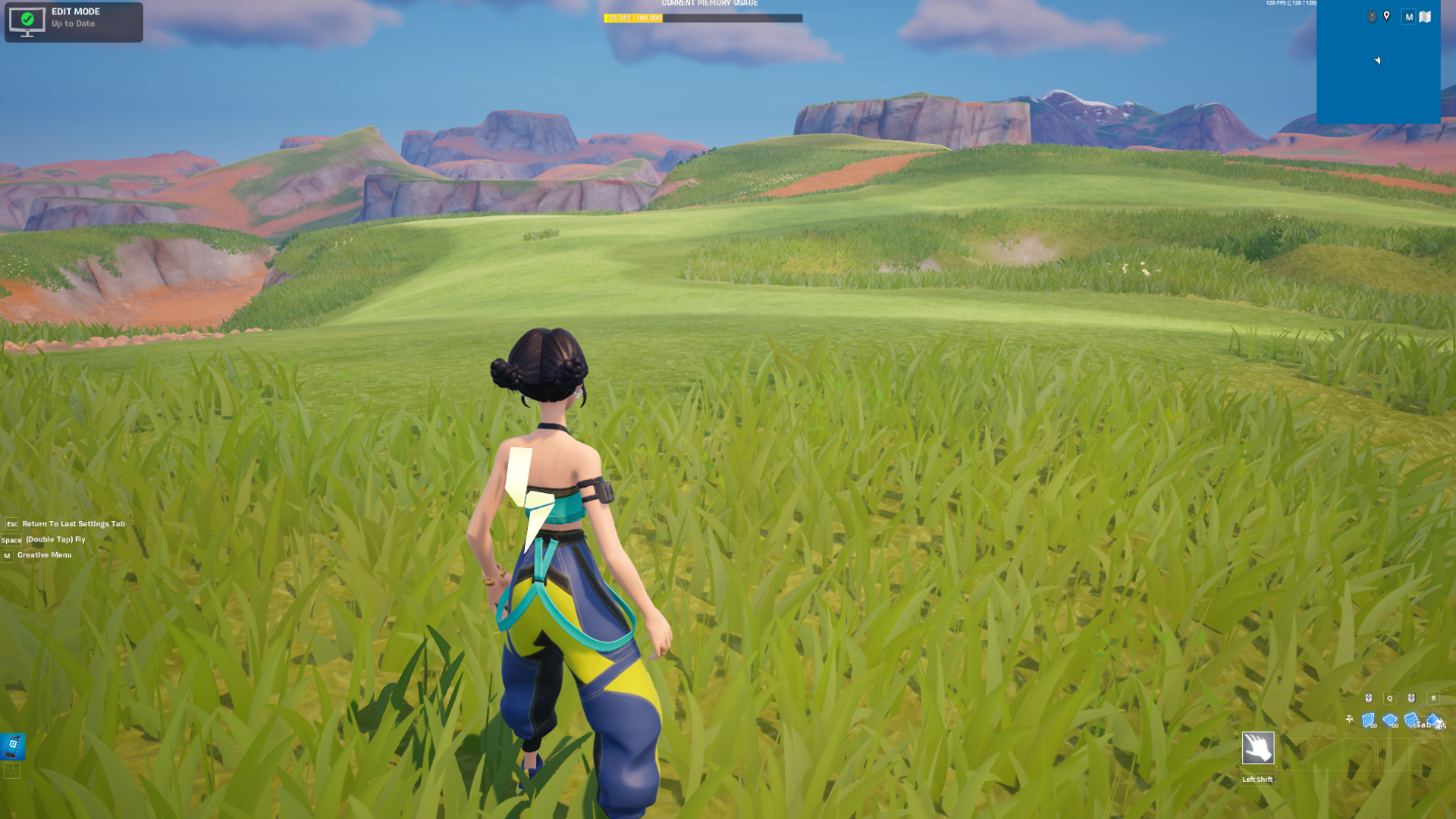Choose the stairs building piece
The height and width of the screenshot is (819, 1456).
tap(1410, 720)
